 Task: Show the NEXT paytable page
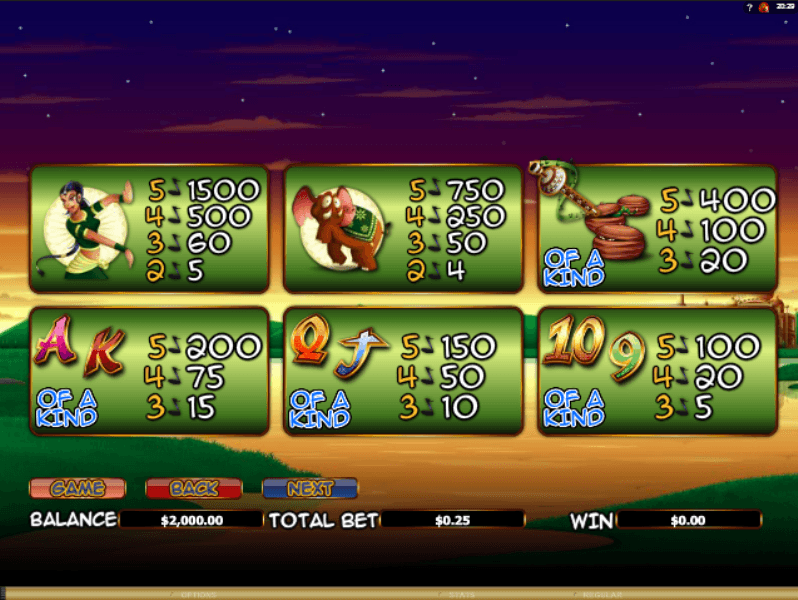[310, 488]
